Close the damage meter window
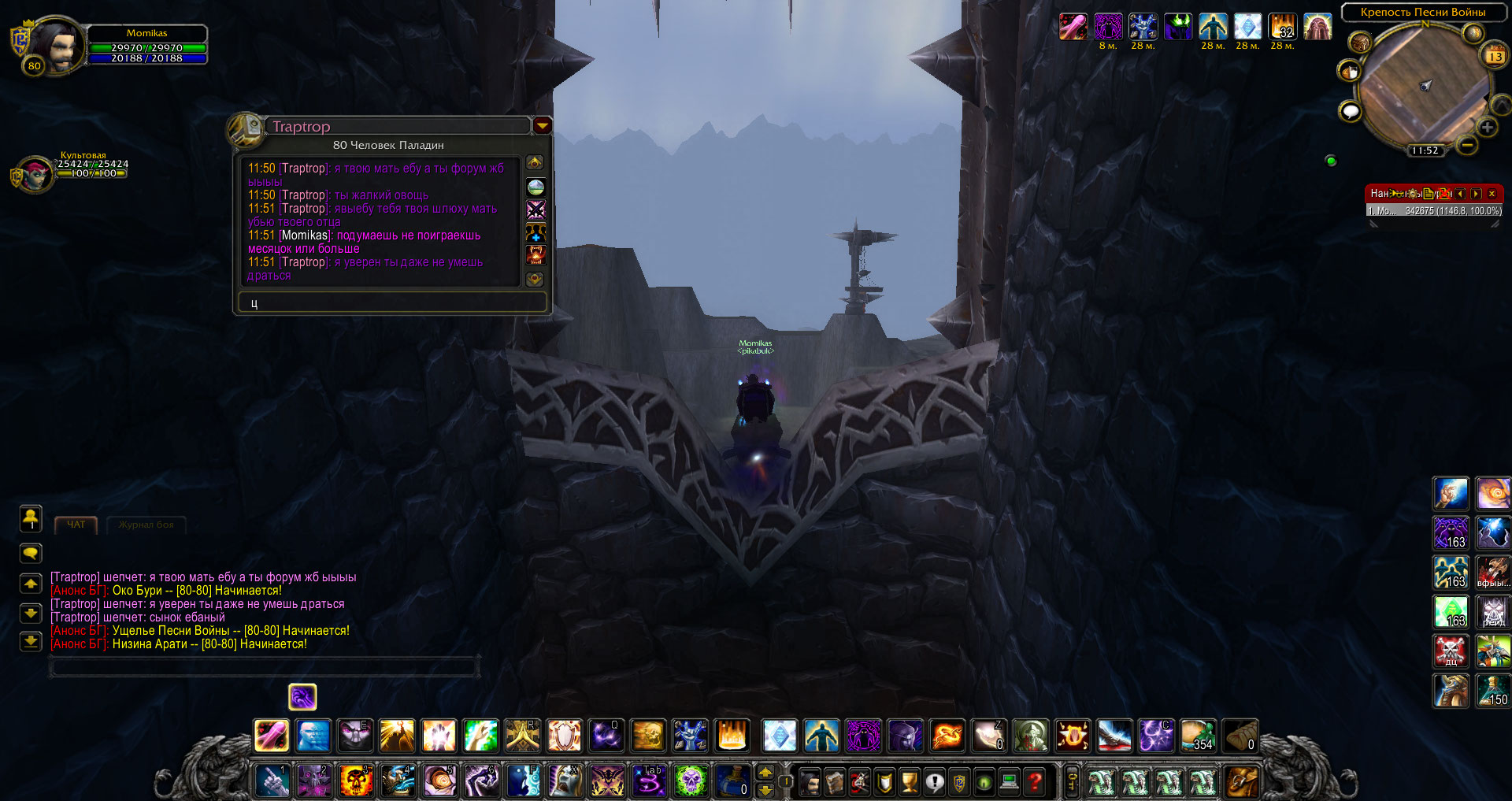 [x=1492, y=194]
